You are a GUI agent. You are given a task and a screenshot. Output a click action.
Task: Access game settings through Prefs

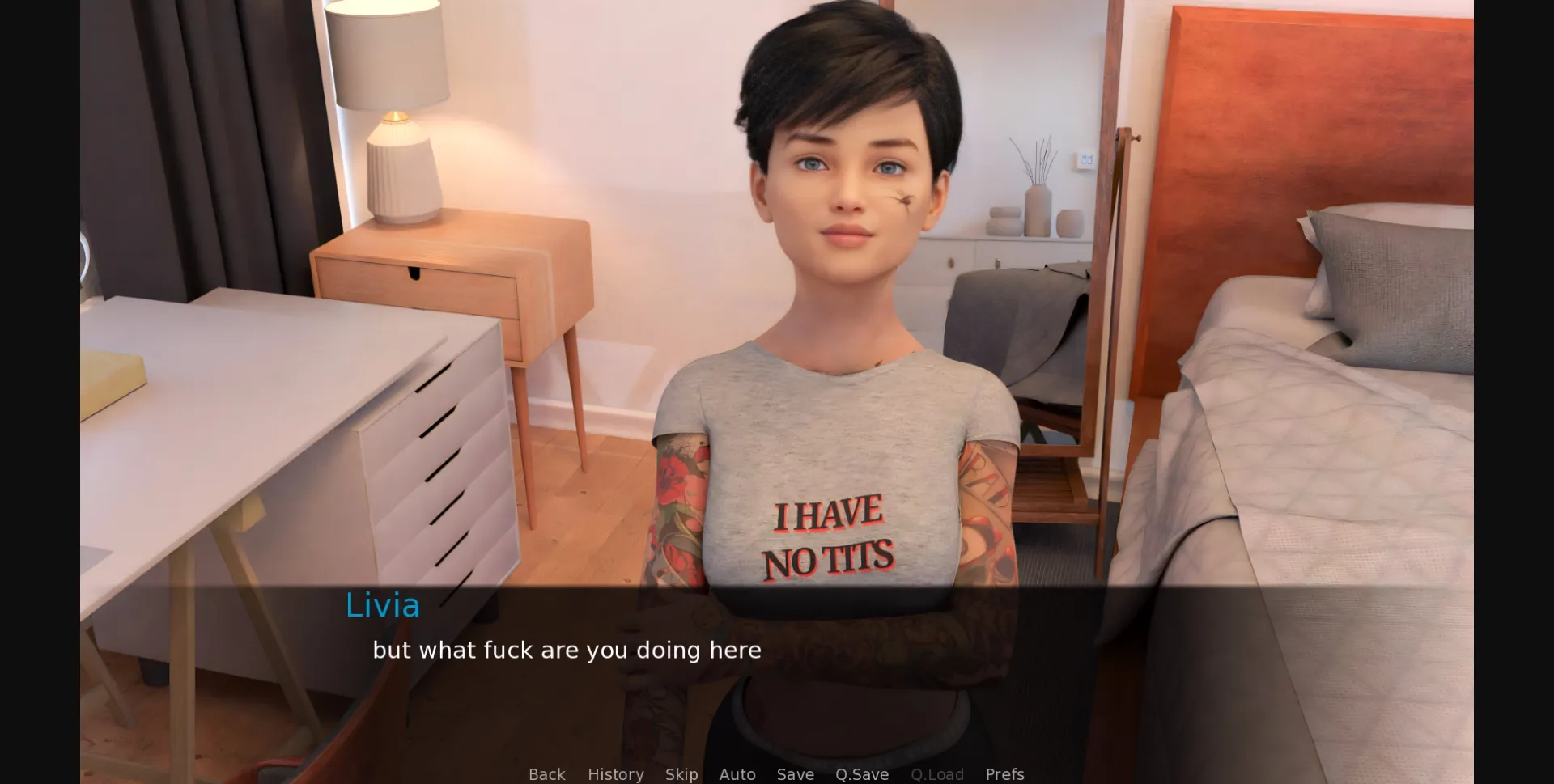tap(1004, 774)
